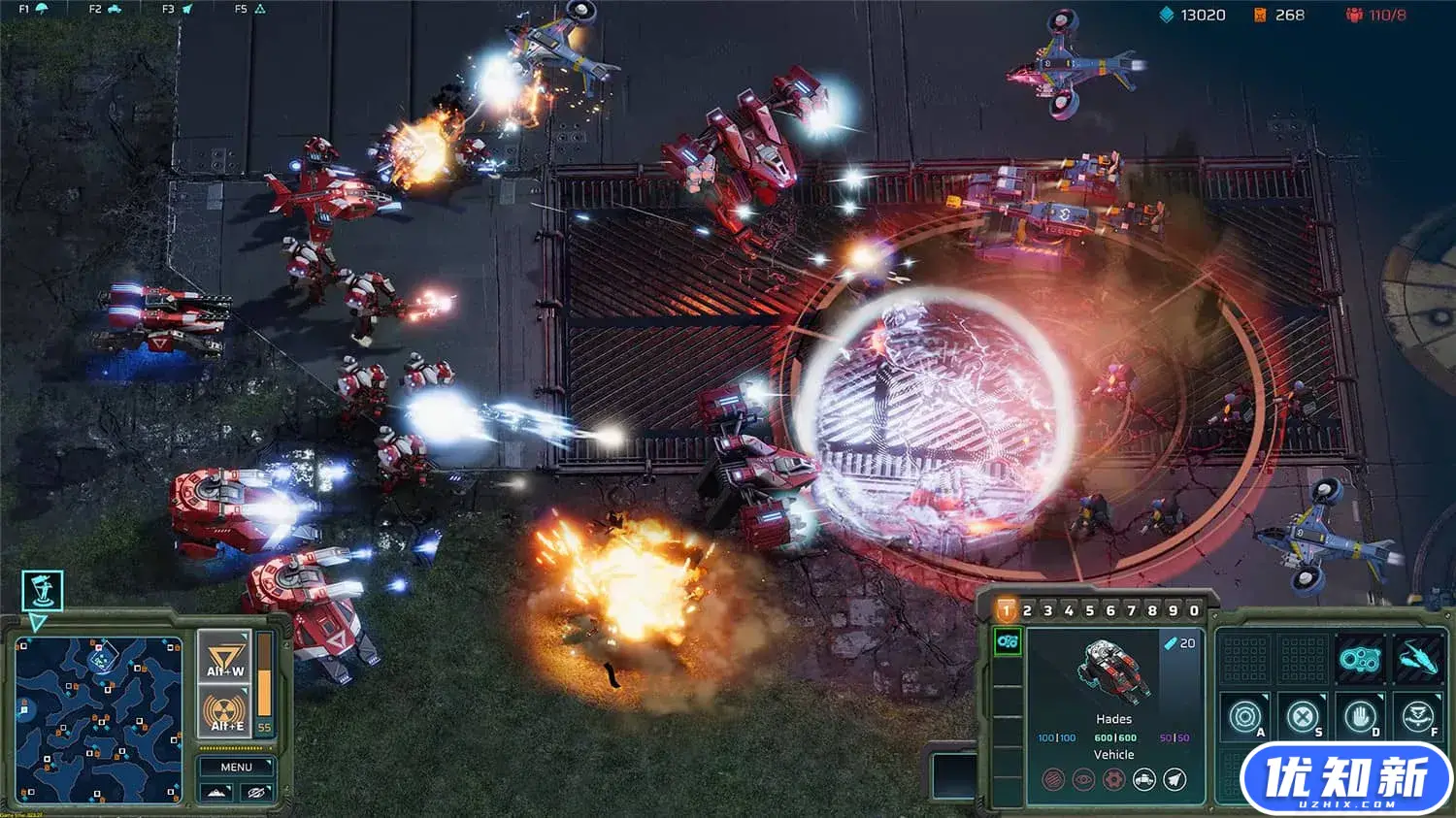The image size is (1456, 818).
Task: Select control group 1
Action: 1006,610
